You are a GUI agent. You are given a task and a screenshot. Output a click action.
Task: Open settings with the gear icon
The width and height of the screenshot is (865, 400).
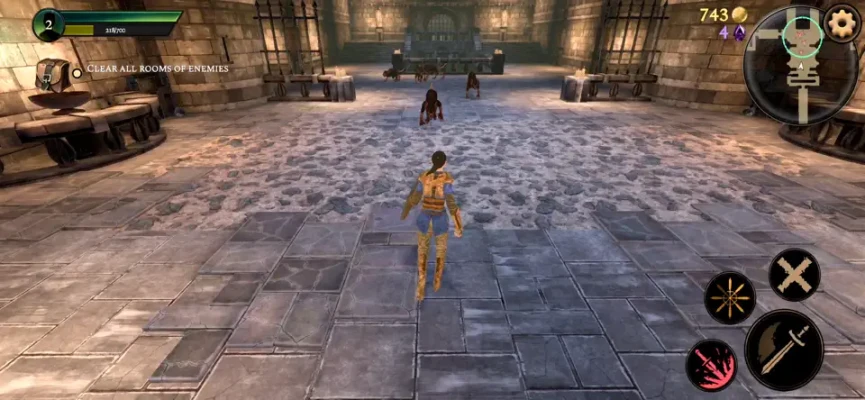click(x=843, y=21)
